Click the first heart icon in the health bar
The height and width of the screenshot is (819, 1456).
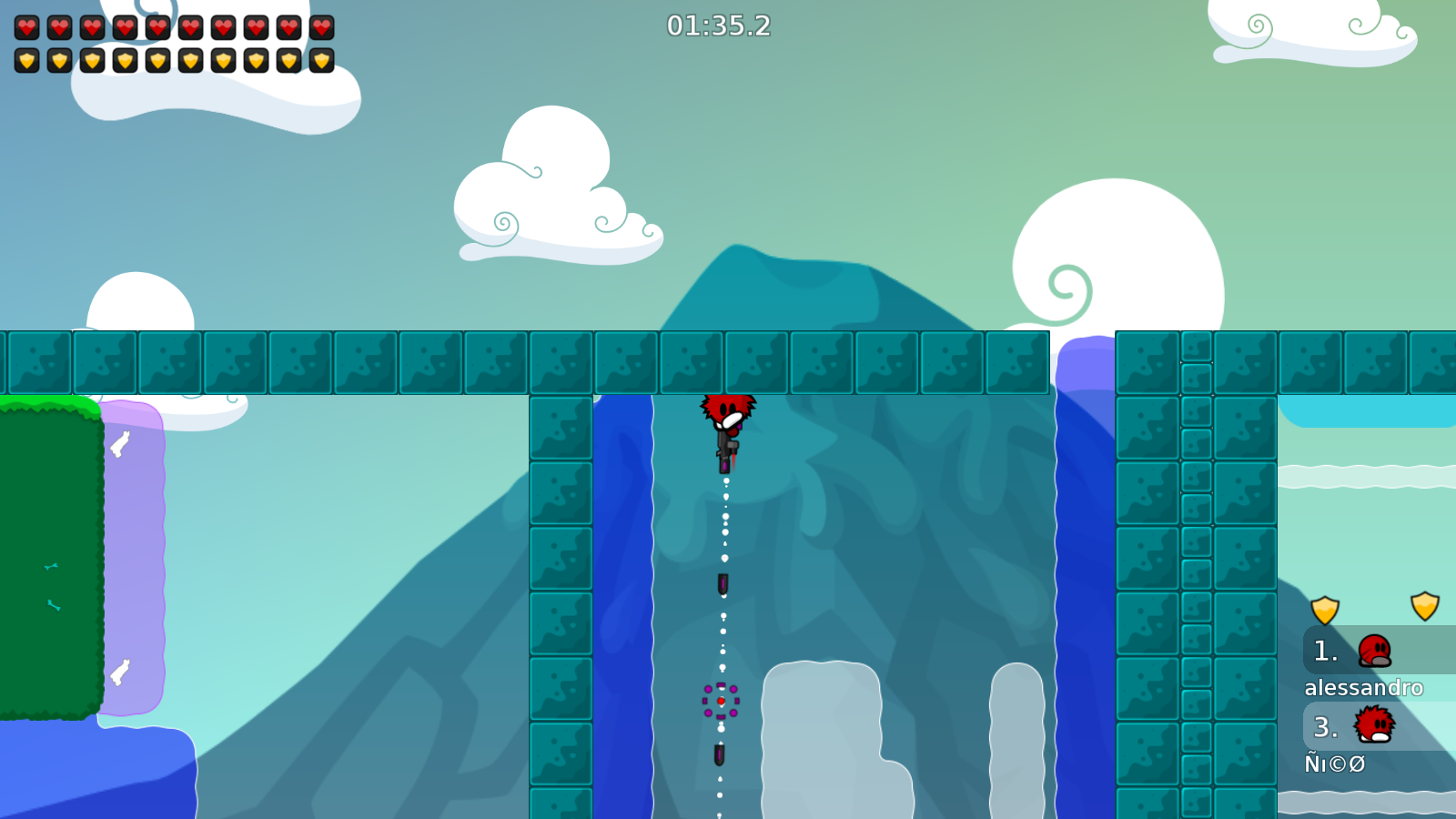25,25
